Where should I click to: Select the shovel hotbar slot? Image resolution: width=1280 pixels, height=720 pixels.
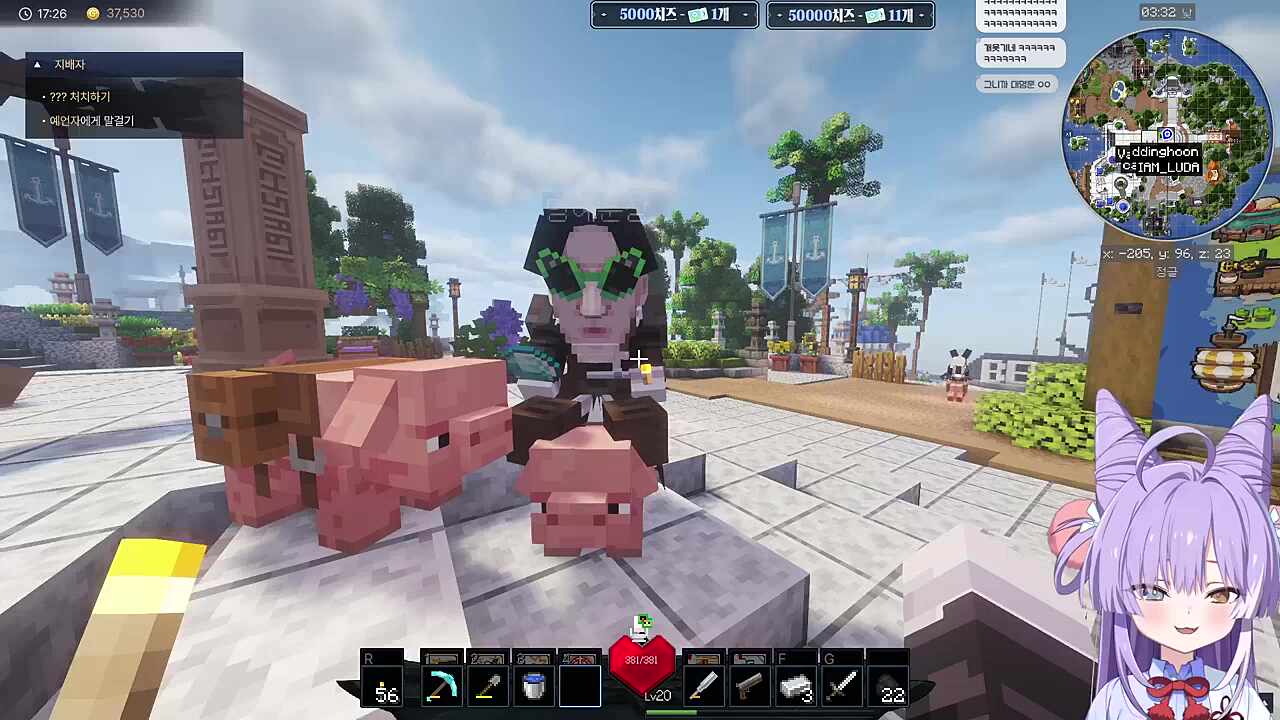[488, 686]
